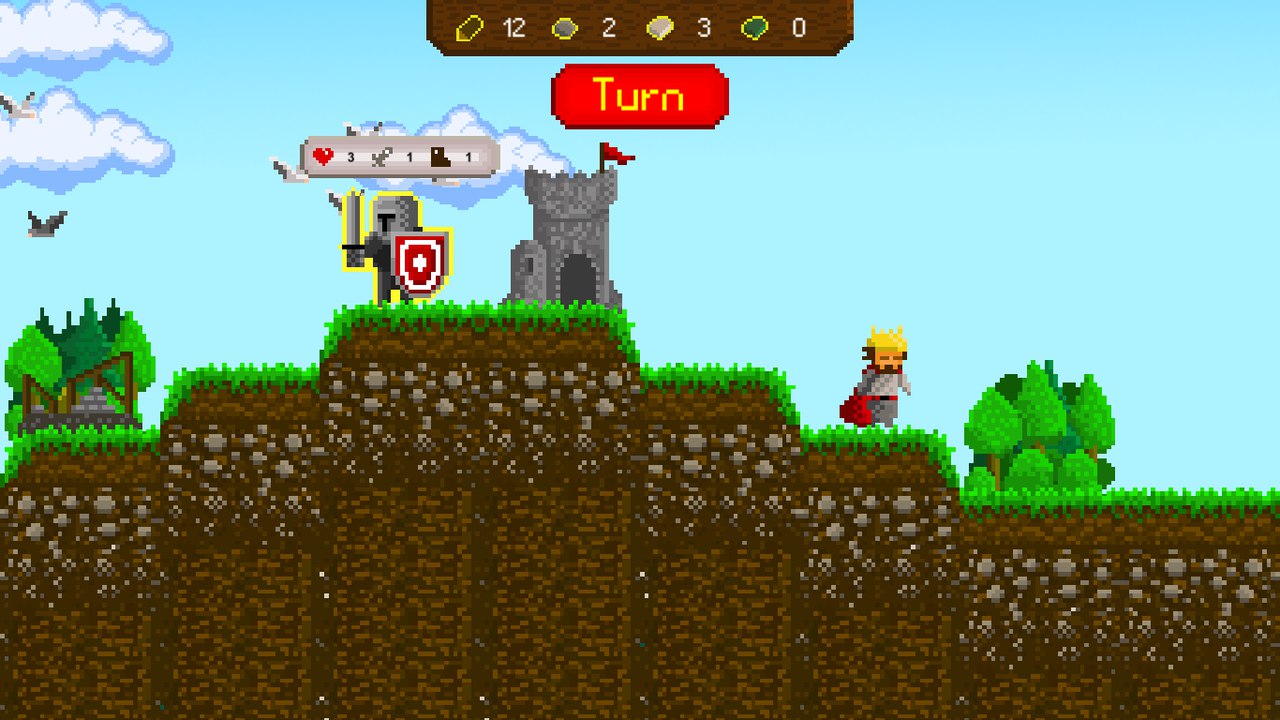Select the gray stone resource icon
Screen dimensions: 1280x720
tap(565, 28)
